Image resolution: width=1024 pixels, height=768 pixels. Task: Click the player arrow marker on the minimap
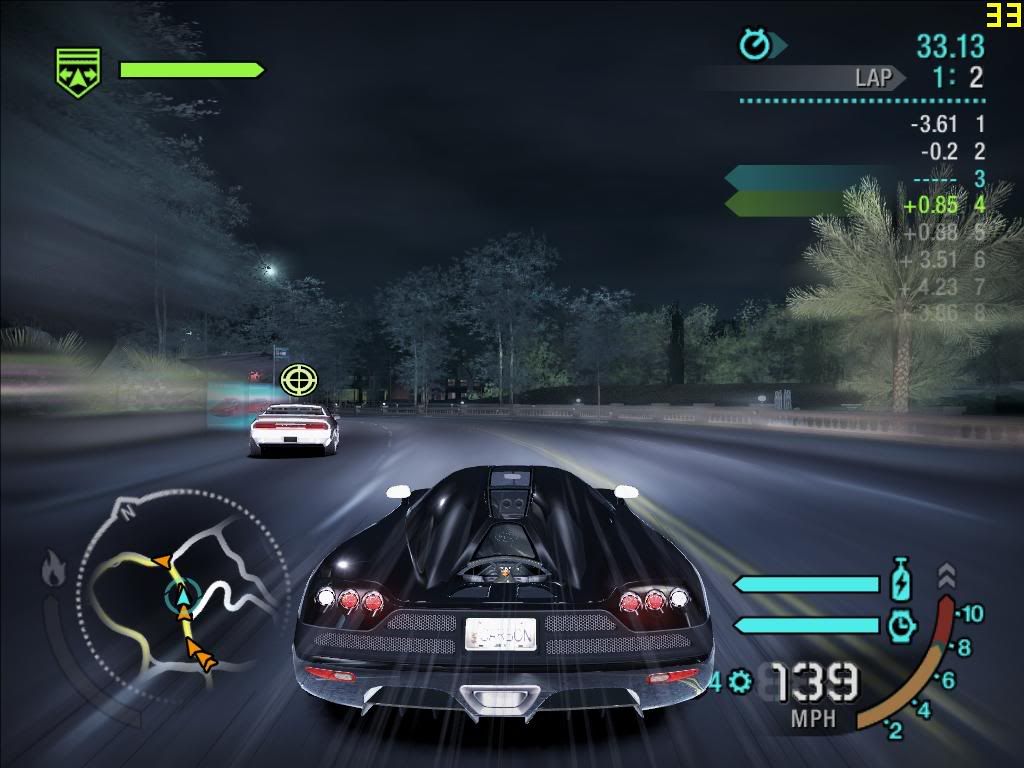pos(182,597)
